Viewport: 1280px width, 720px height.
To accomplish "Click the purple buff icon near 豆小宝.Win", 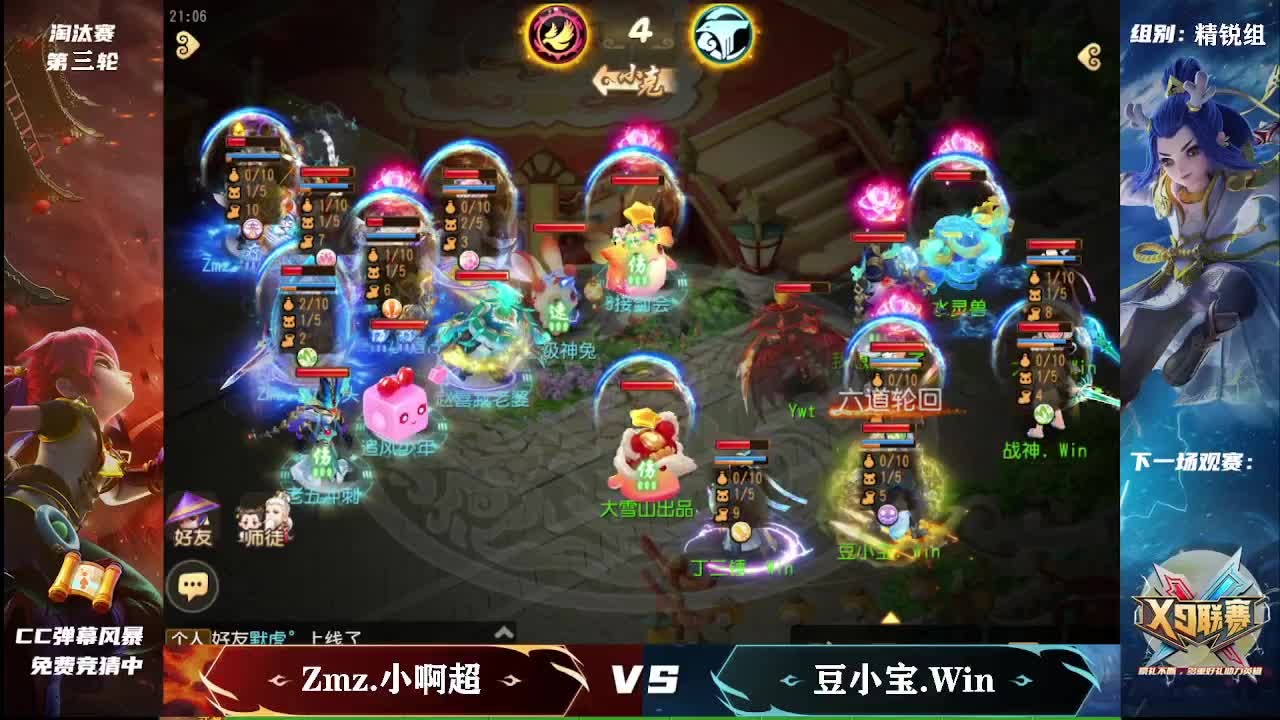I will pyautogui.click(x=887, y=515).
